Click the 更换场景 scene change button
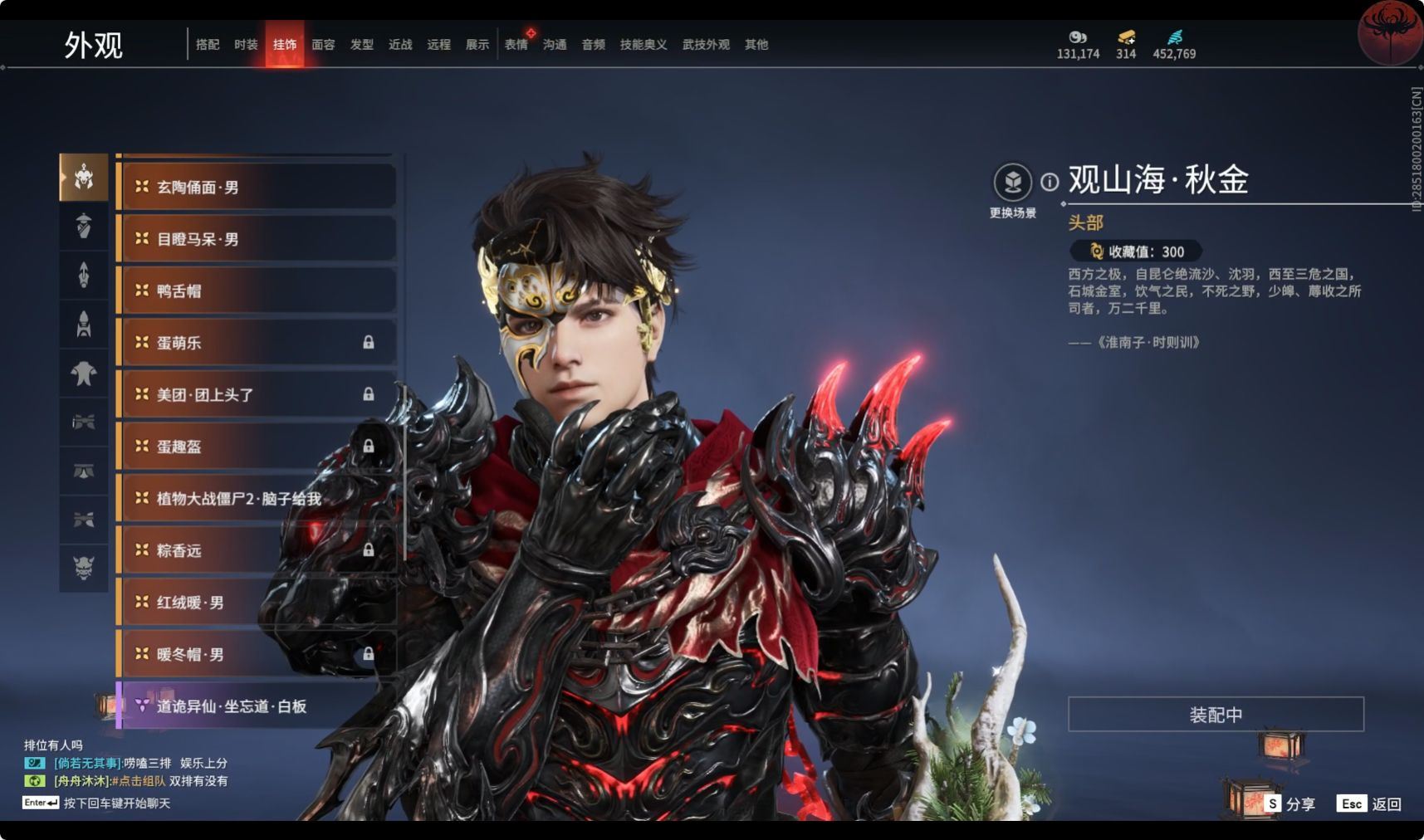Screen dimensions: 1424x840 [x=1013, y=183]
